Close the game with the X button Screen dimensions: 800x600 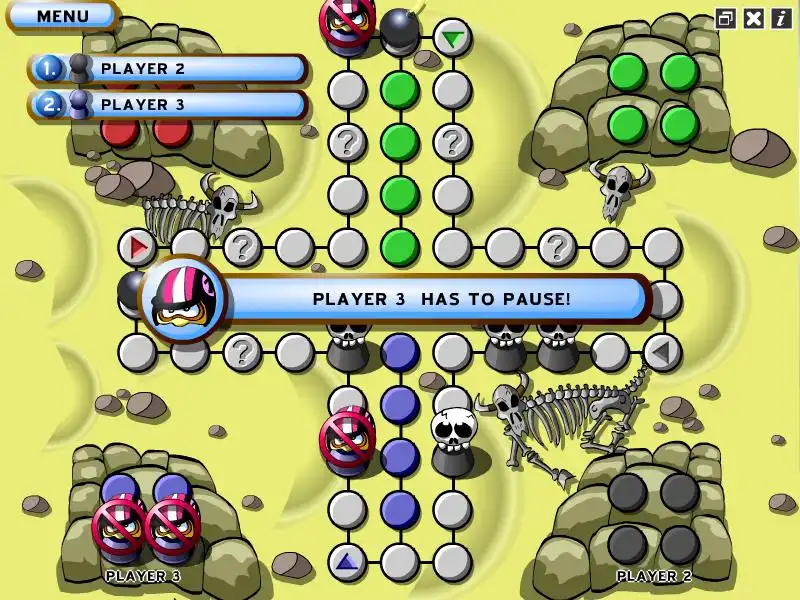coord(753,18)
